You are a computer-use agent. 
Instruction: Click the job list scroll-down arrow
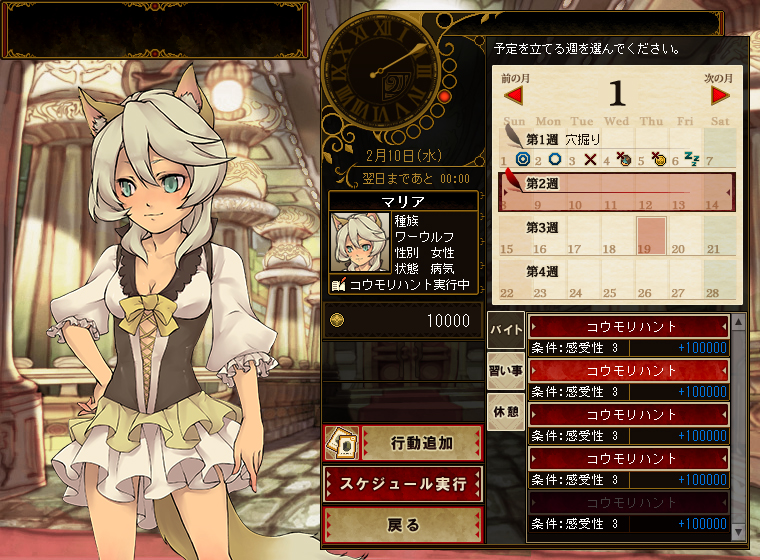click(x=739, y=531)
